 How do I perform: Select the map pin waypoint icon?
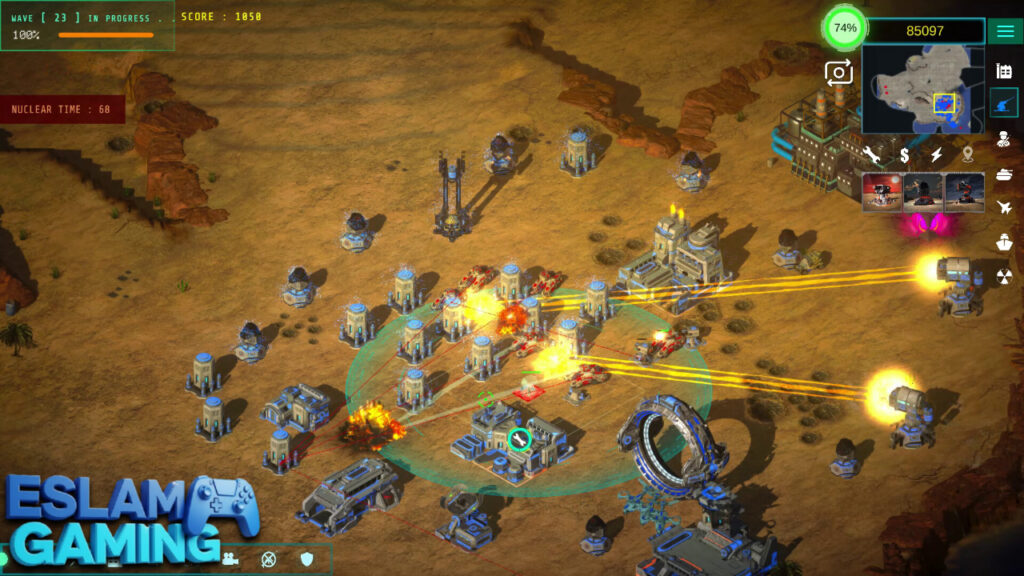(968, 155)
